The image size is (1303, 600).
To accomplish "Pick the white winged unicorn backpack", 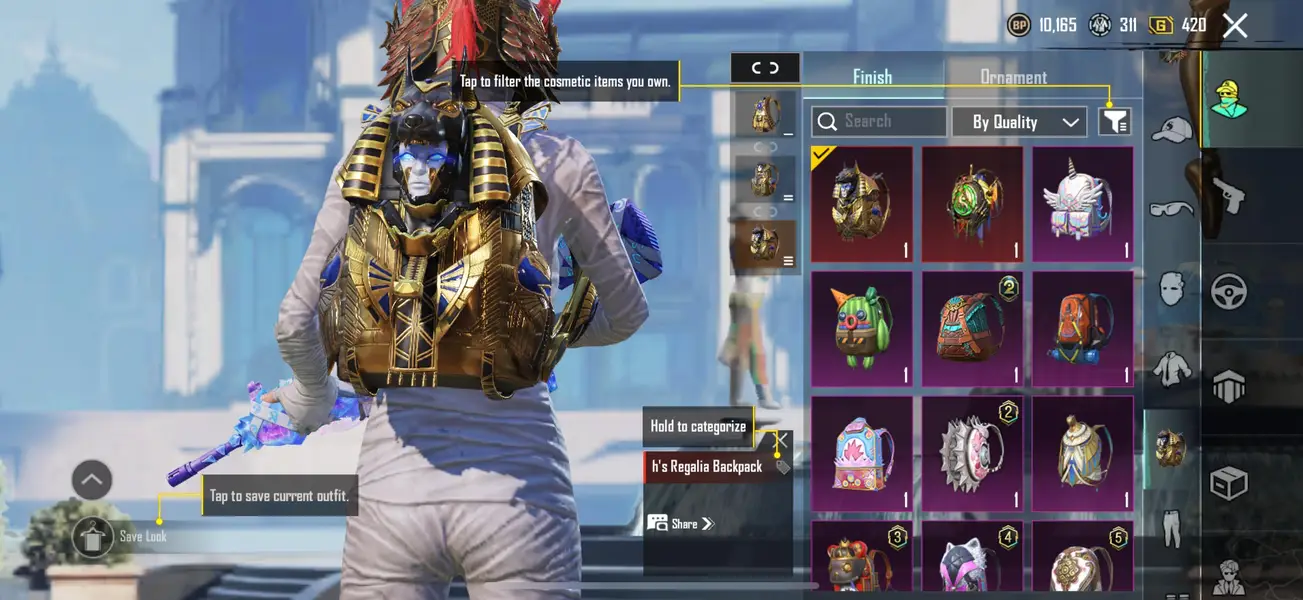I will coord(1083,204).
